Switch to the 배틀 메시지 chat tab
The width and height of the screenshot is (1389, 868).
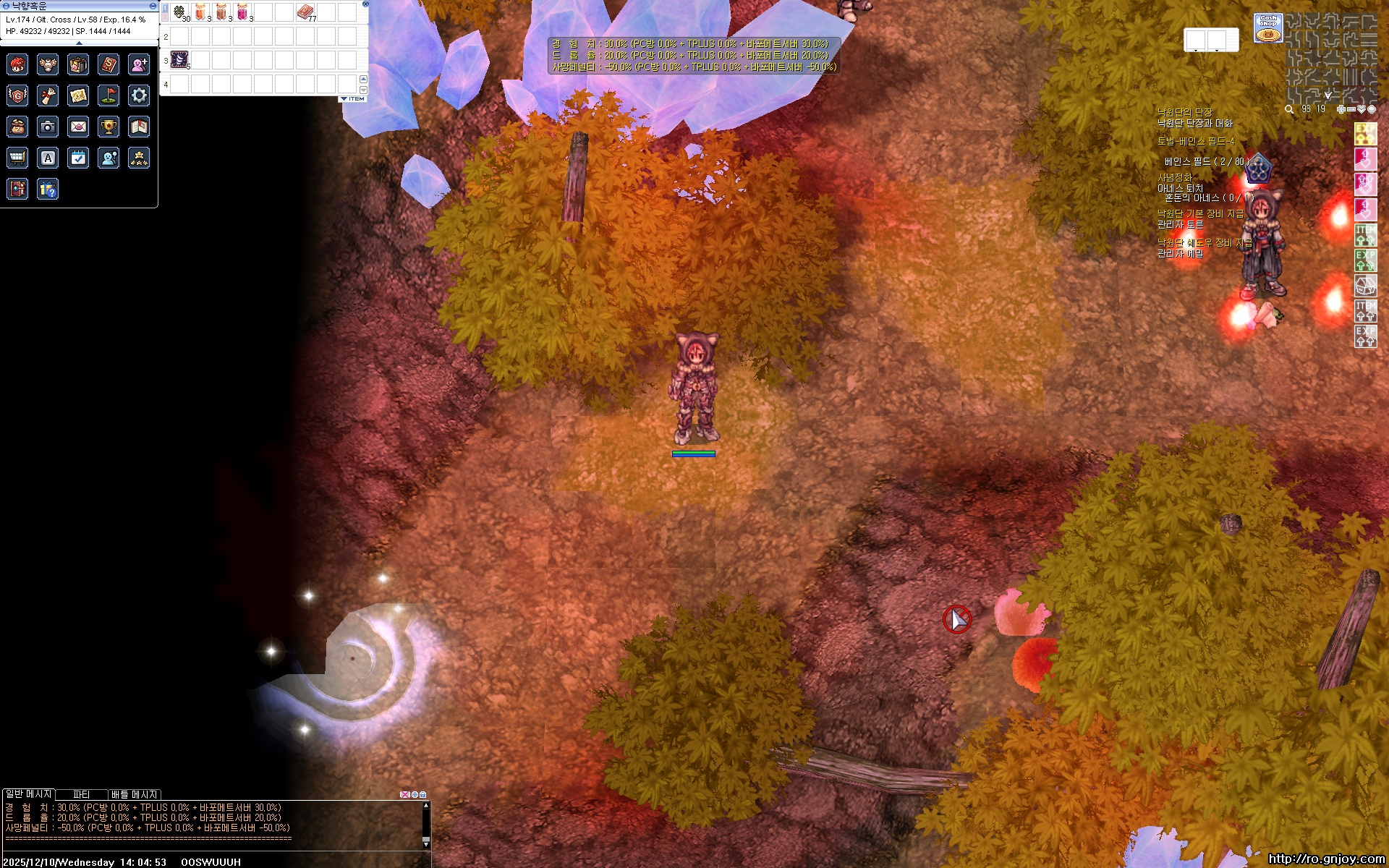[134, 794]
